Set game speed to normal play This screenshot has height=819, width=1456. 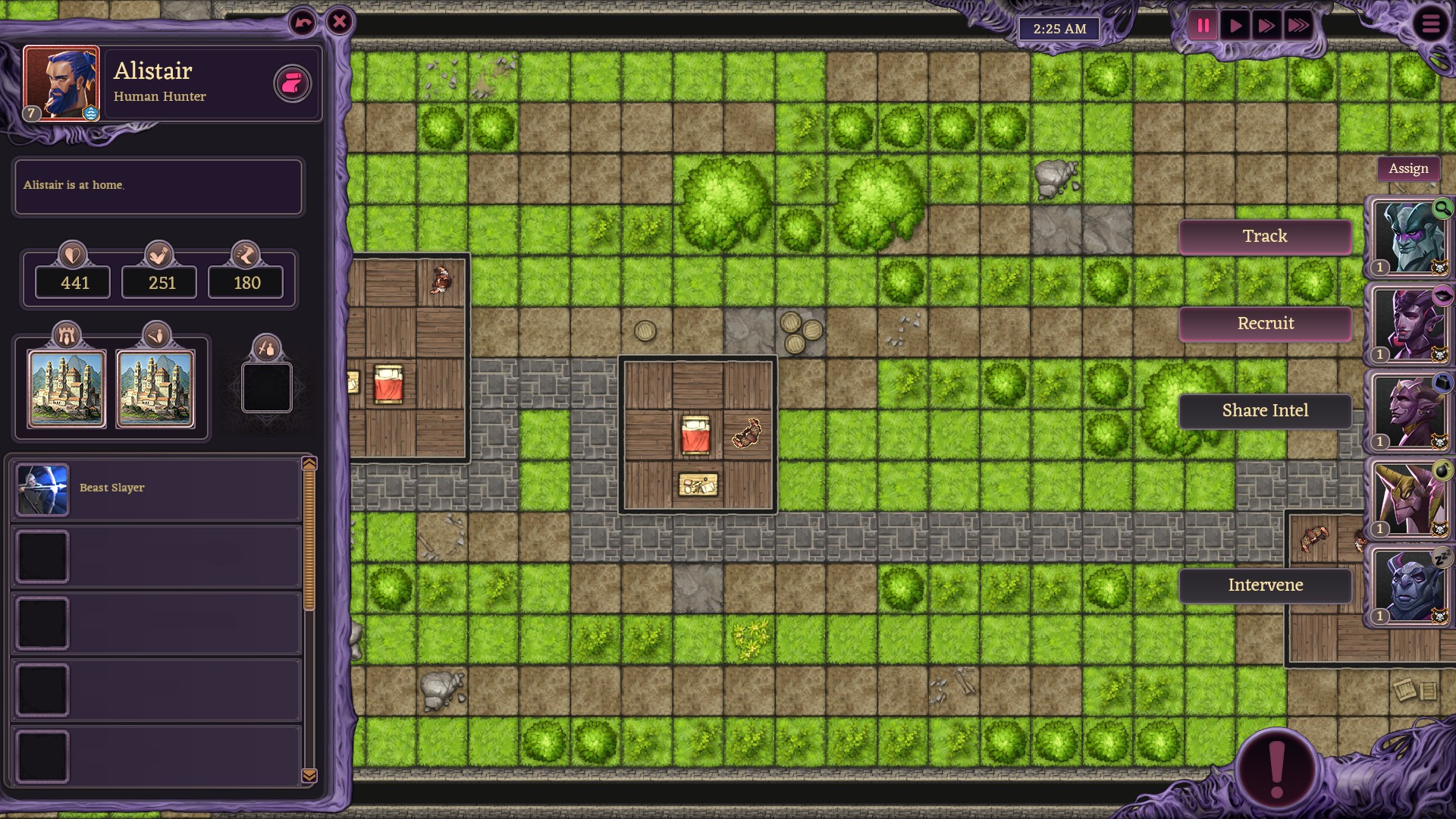click(x=1235, y=27)
